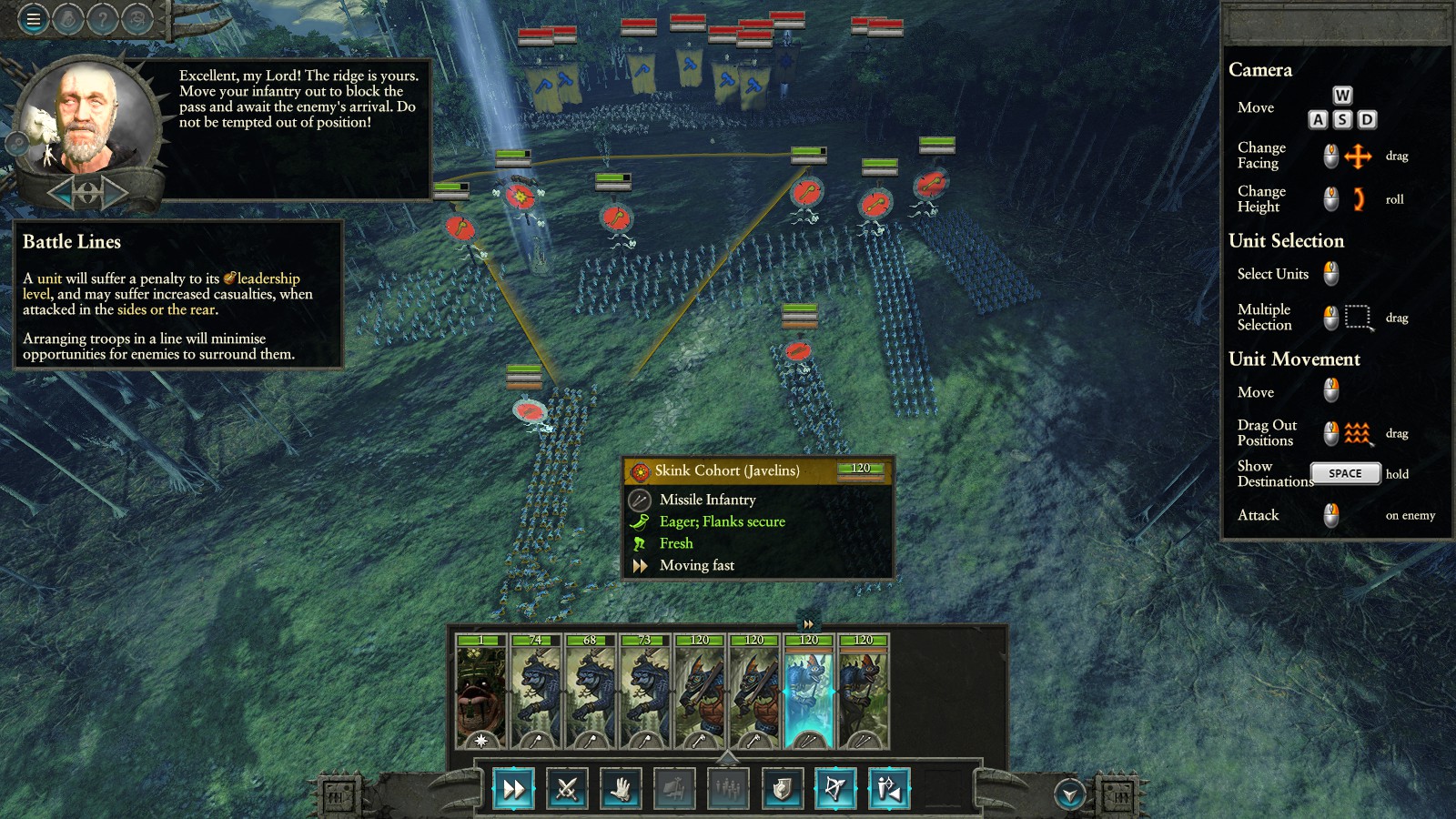Select the unit card showing 74 troops
The height and width of the screenshot is (819, 1456).
535,692
